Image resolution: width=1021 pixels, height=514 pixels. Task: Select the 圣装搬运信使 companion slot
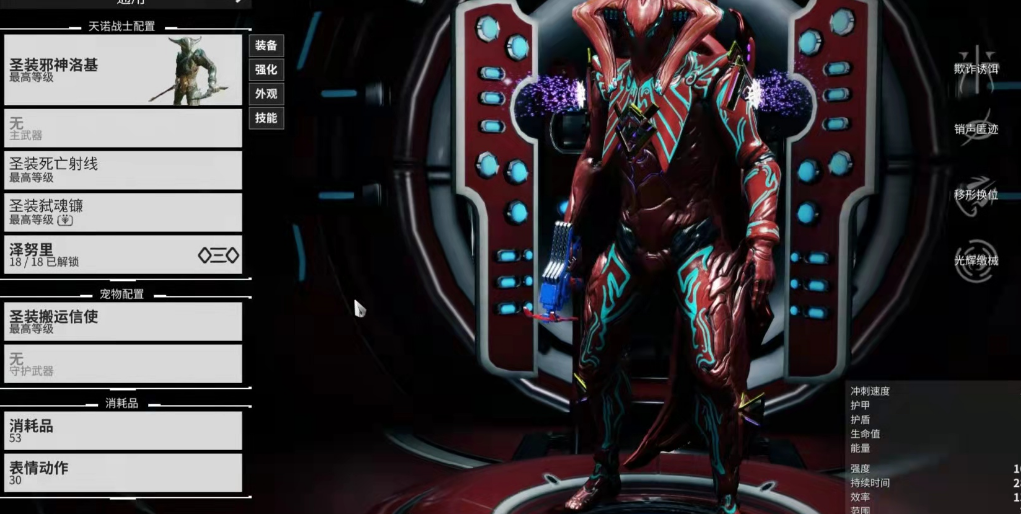point(123,321)
